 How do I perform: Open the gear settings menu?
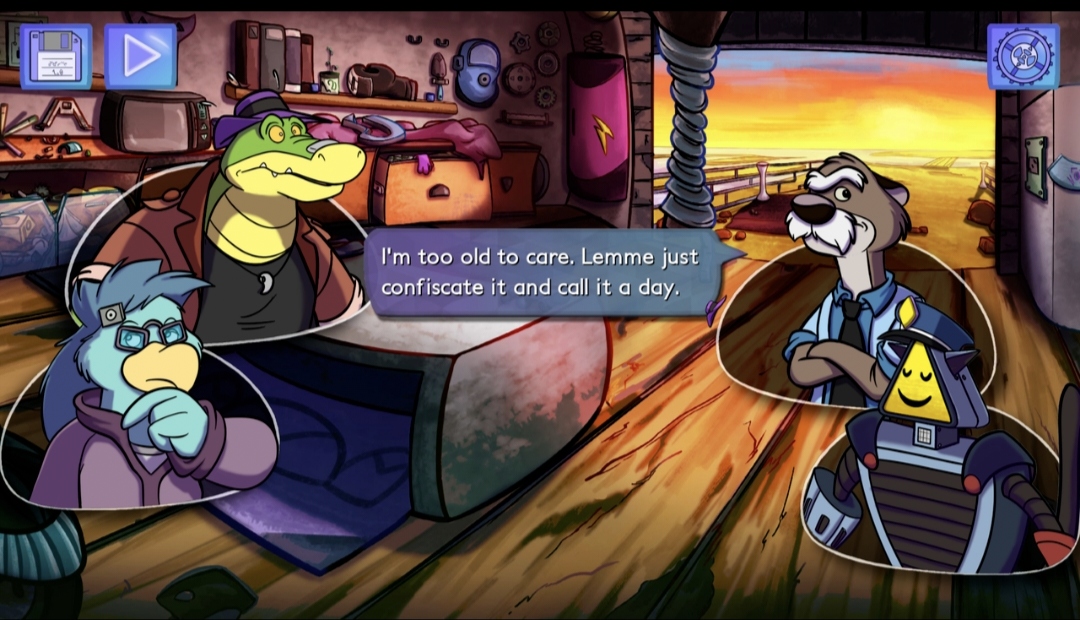click(x=1023, y=57)
